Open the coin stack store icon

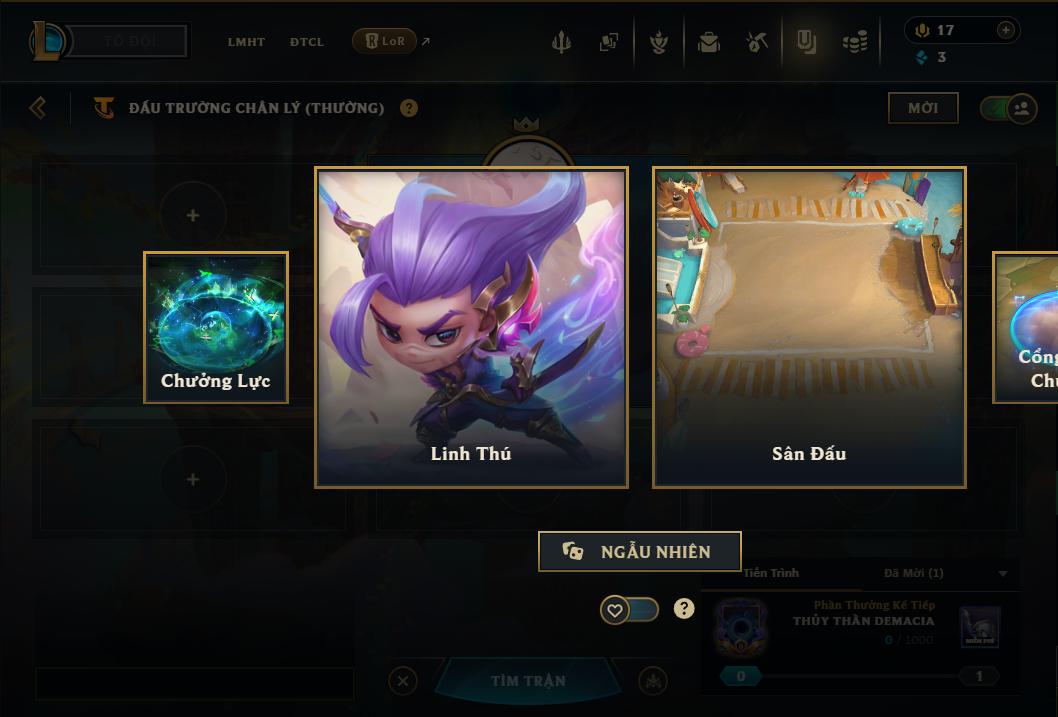pyautogui.click(x=854, y=42)
